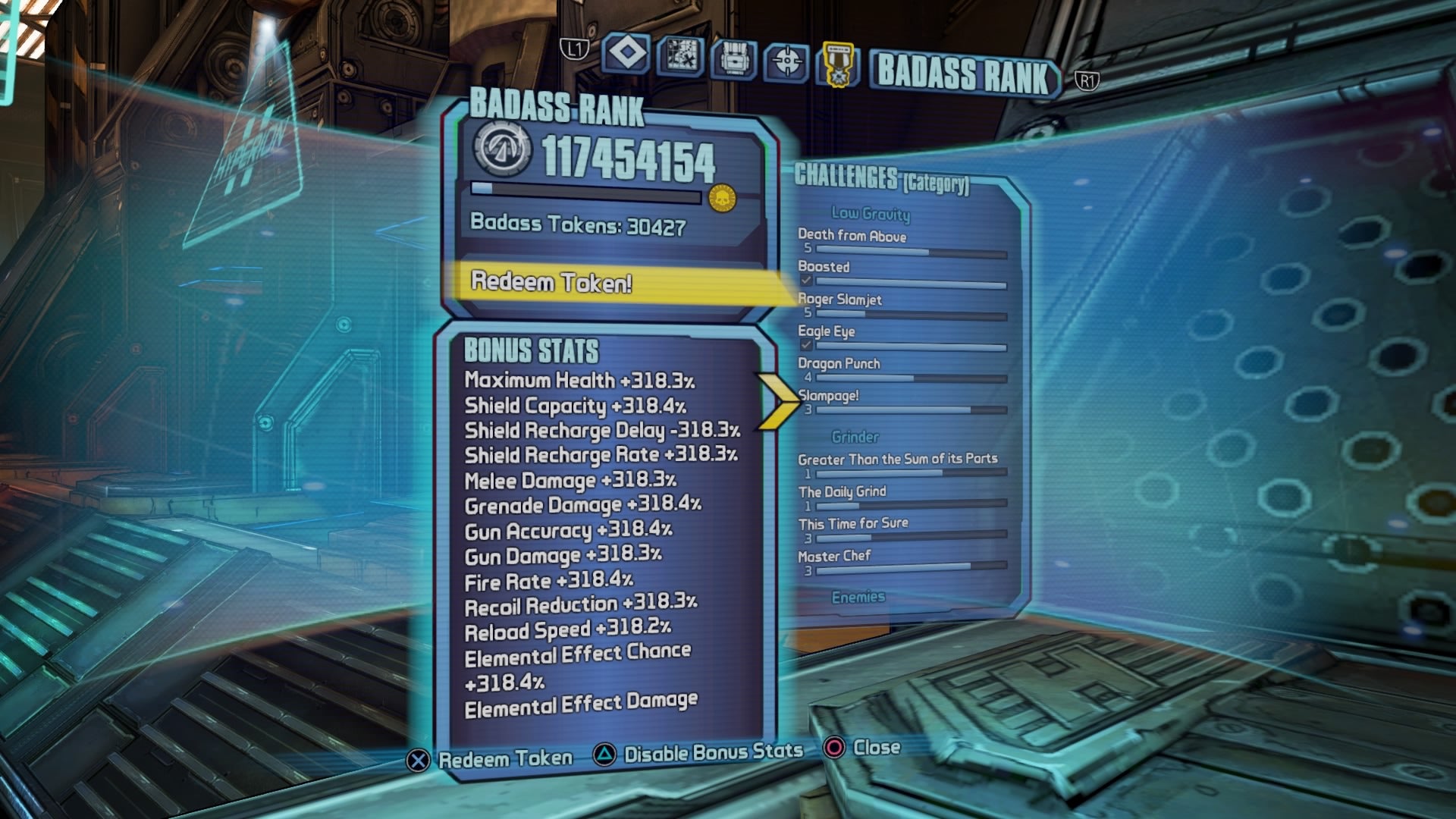1456x819 pixels.
Task: Select The Daily Grind challenge
Action: pos(842,491)
